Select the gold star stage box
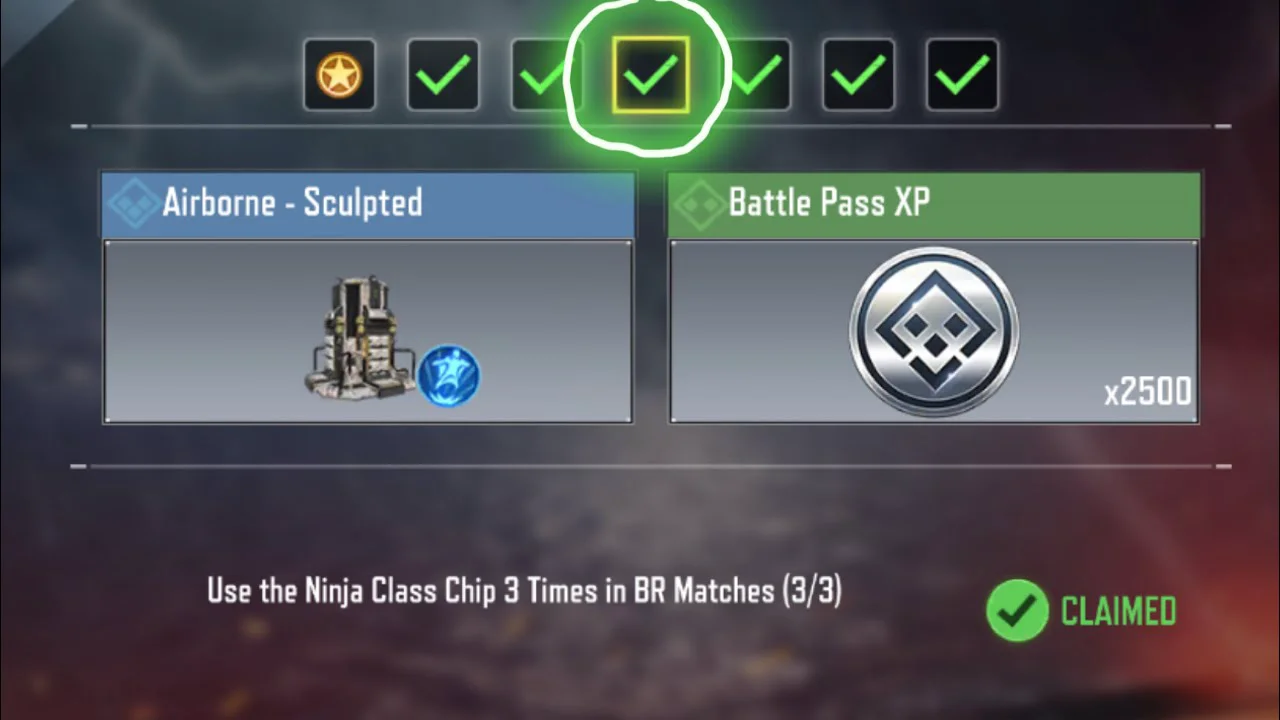 (x=340, y=75)
